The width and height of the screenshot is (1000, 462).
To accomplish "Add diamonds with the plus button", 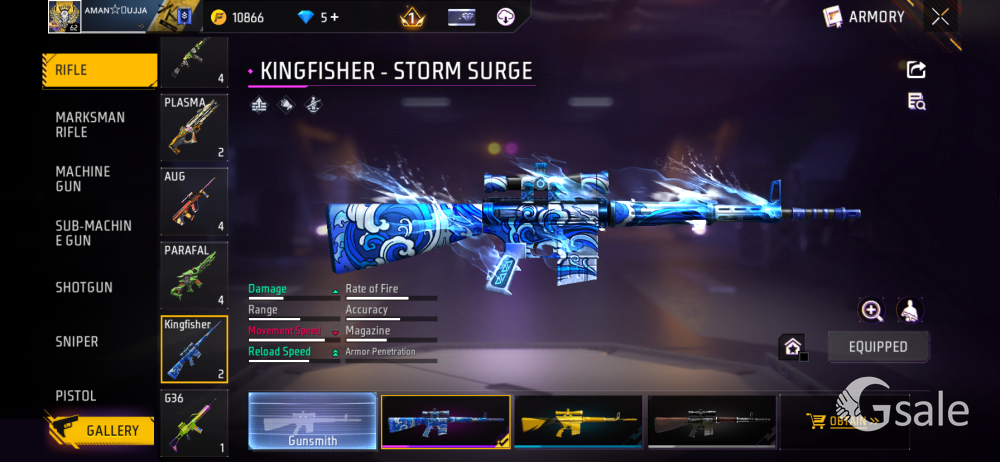I will tap(334, 18).
